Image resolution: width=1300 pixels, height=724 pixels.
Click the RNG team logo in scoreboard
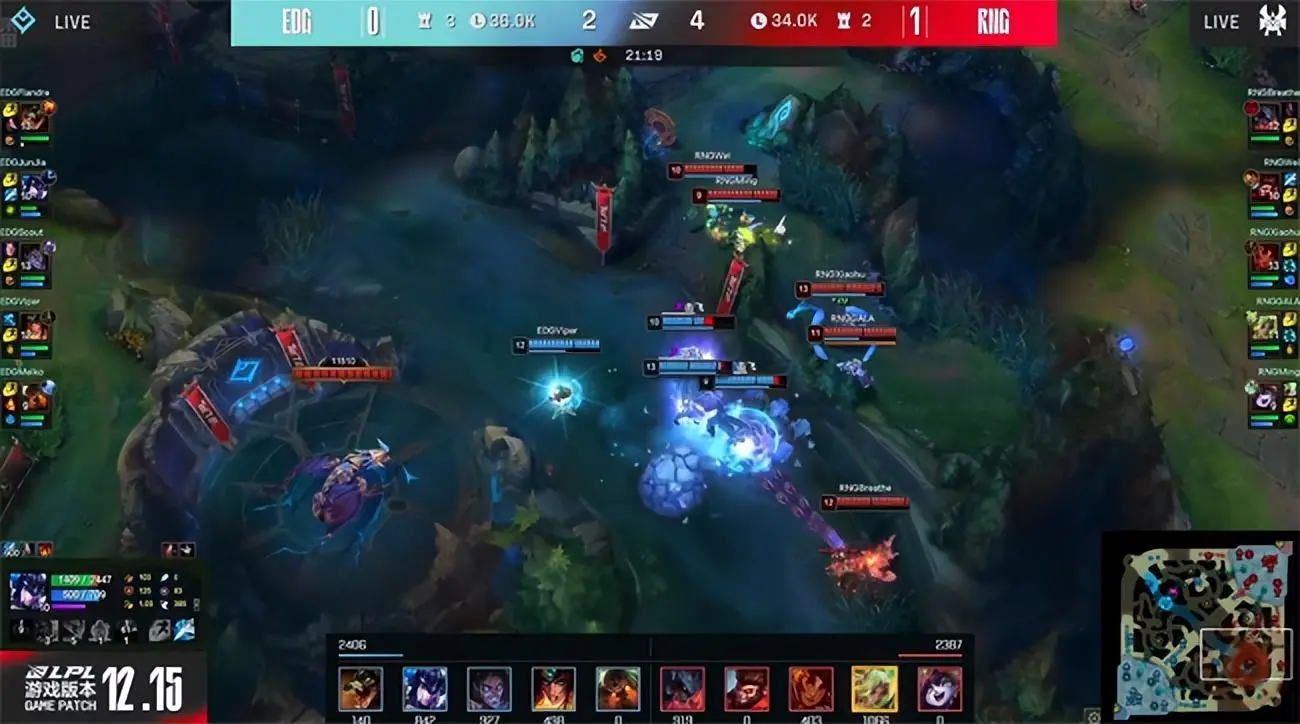[x=993, y=19]
